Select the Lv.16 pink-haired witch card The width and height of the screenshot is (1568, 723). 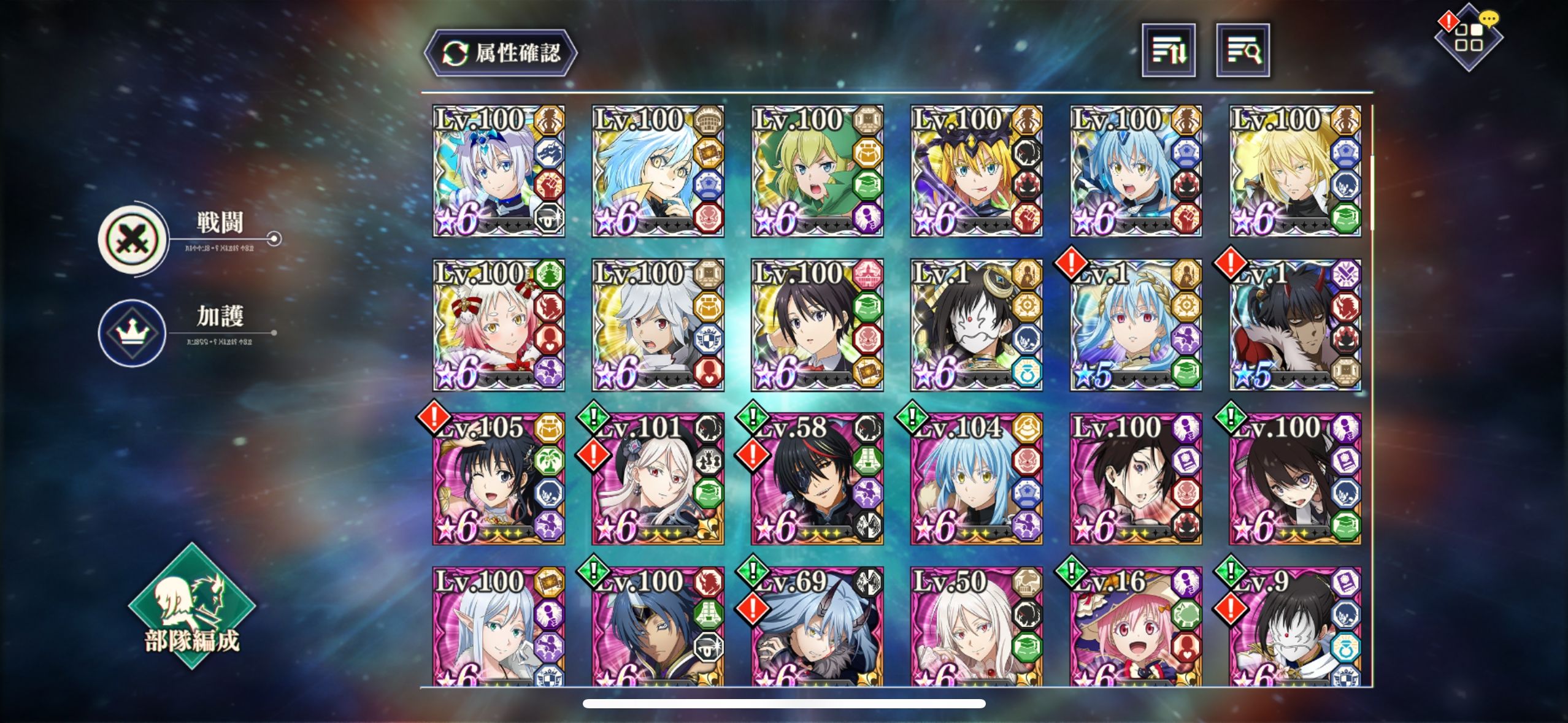(1136, 627)
